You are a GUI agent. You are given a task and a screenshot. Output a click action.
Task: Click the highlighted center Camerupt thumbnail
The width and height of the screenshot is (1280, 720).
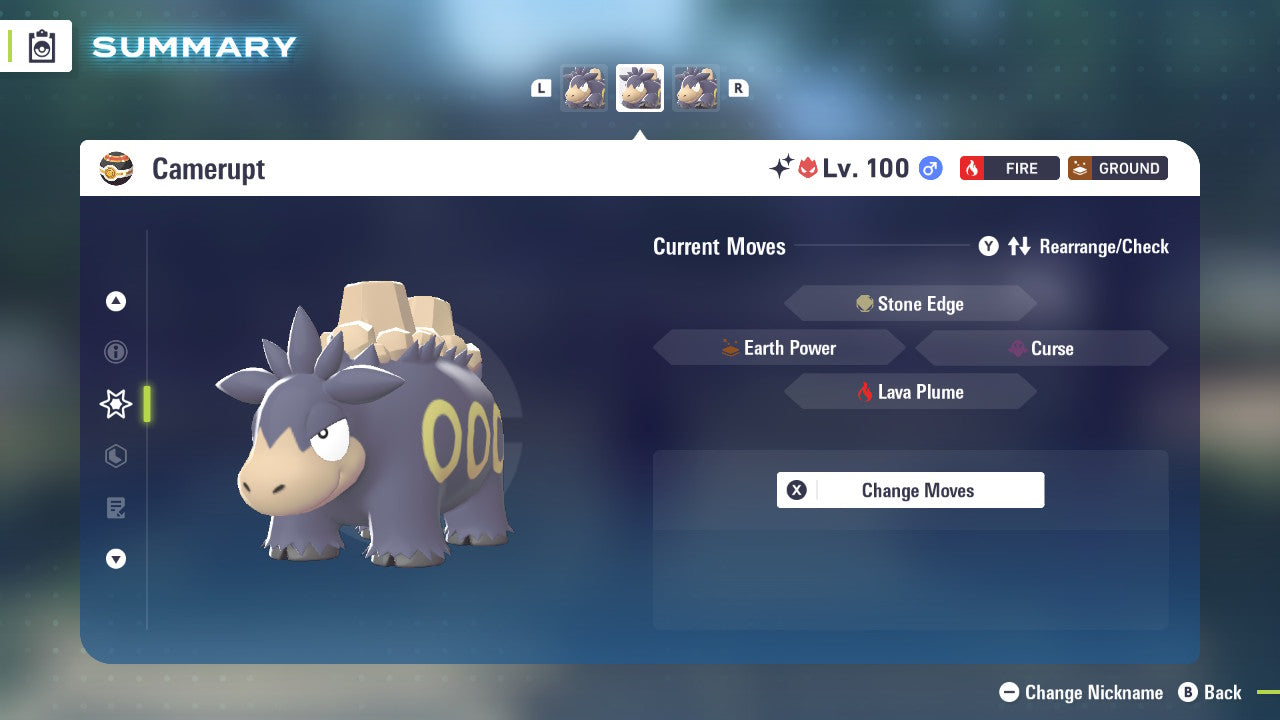(640, 87)
